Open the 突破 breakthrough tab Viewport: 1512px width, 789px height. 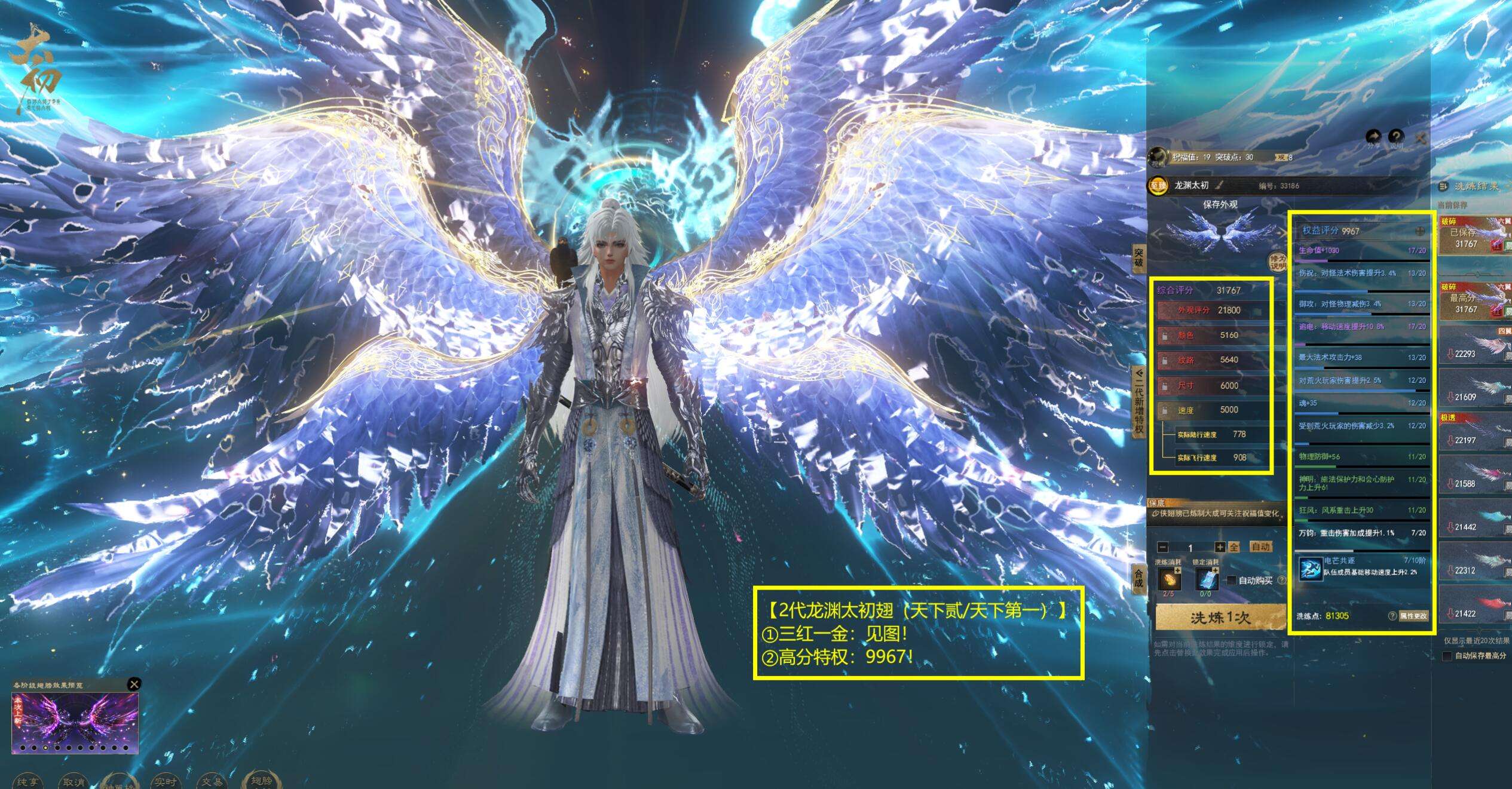click(x=1138, y=259)
